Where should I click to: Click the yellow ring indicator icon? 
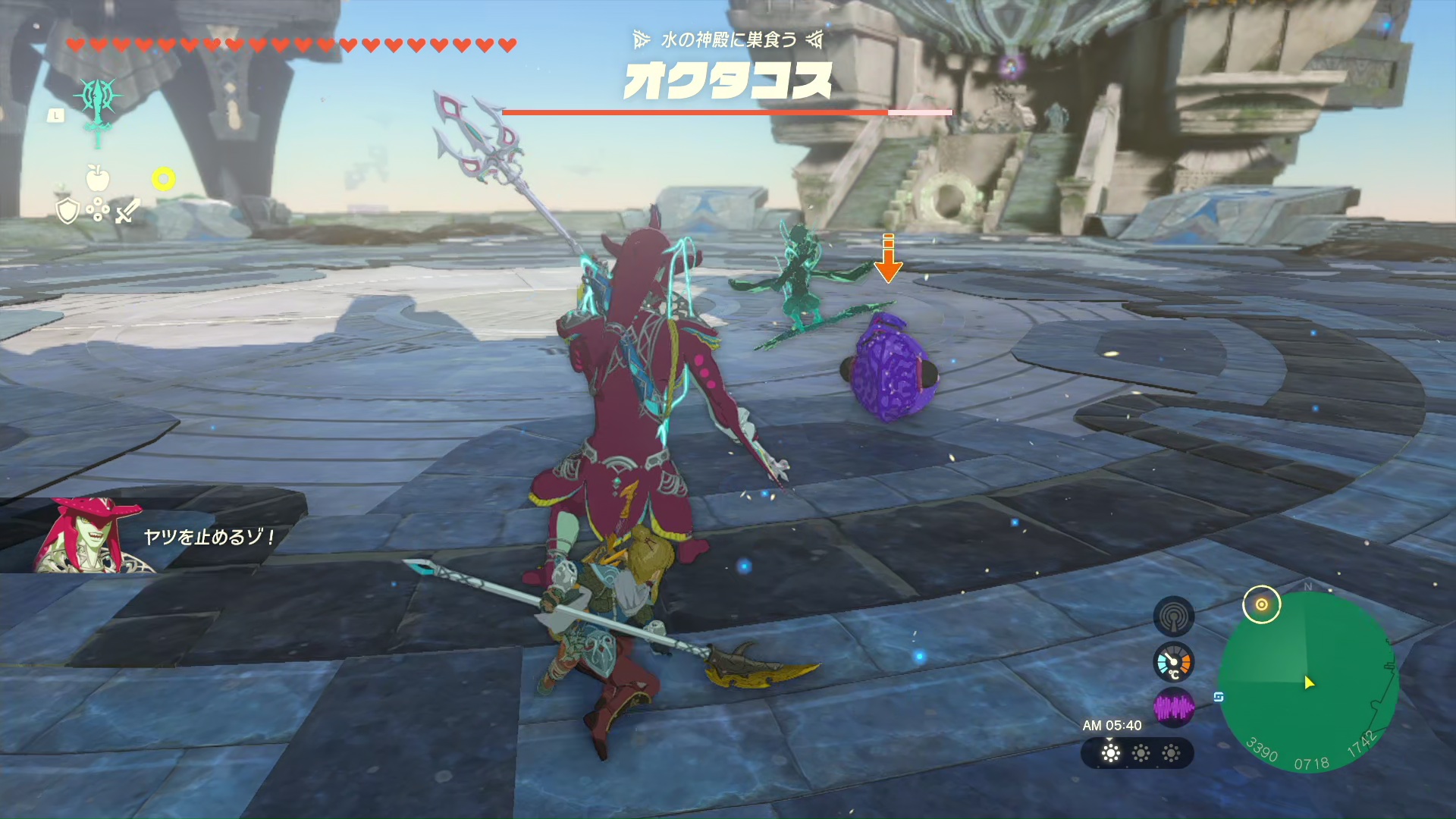(163, 178)
